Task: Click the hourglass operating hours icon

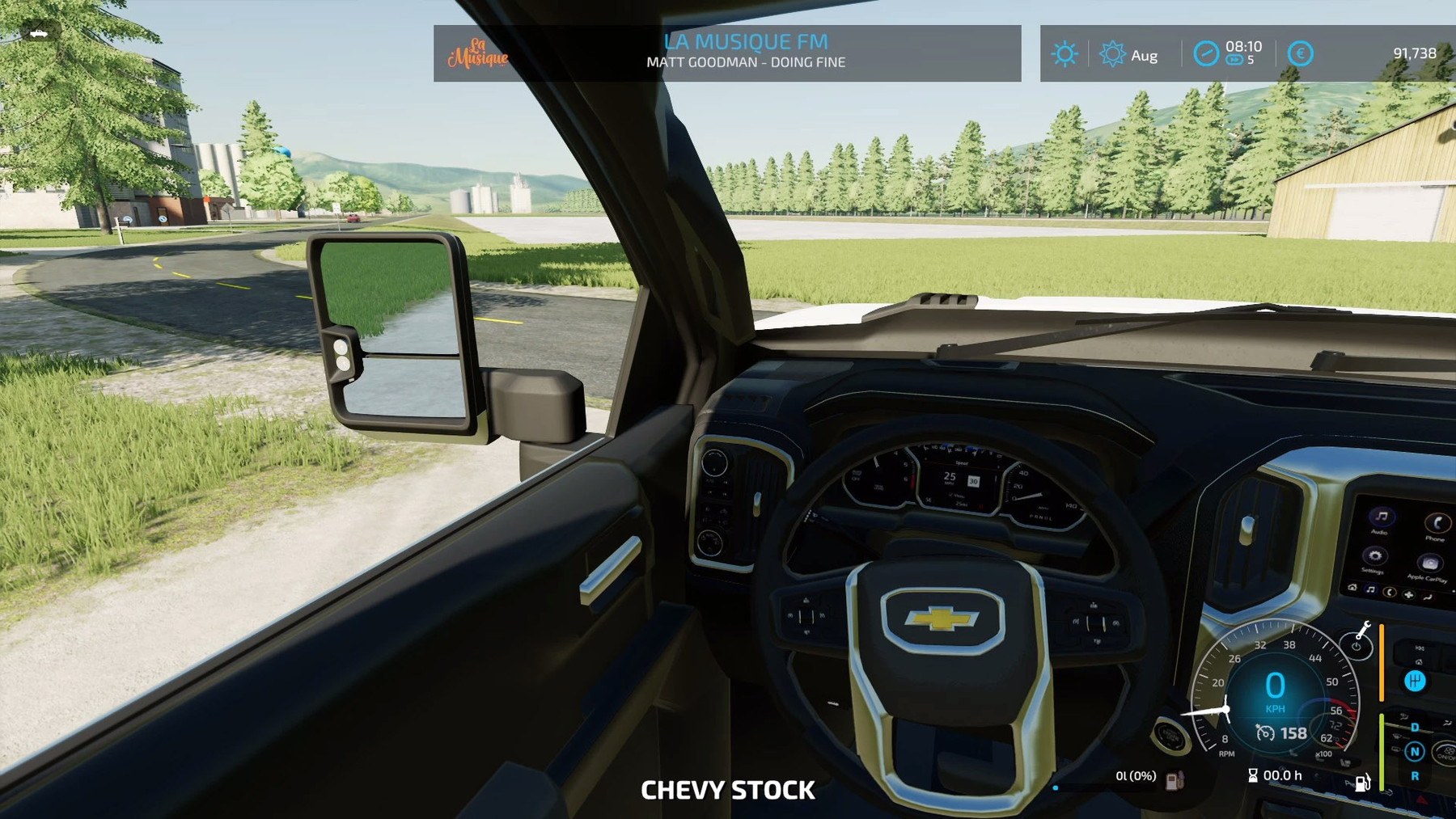Action: (1253, 775)
